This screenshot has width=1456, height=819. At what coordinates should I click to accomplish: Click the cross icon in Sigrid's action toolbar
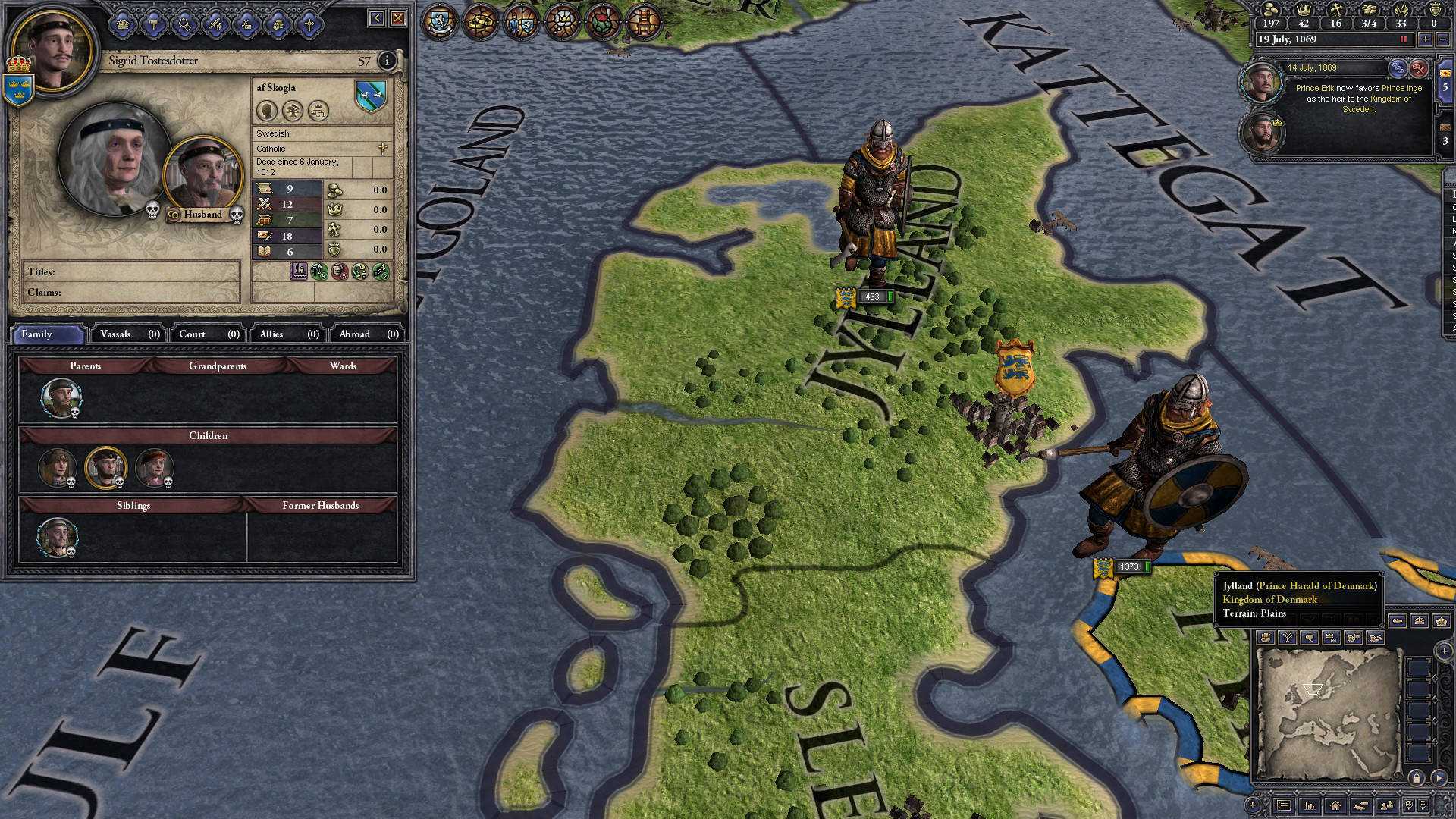309,24
